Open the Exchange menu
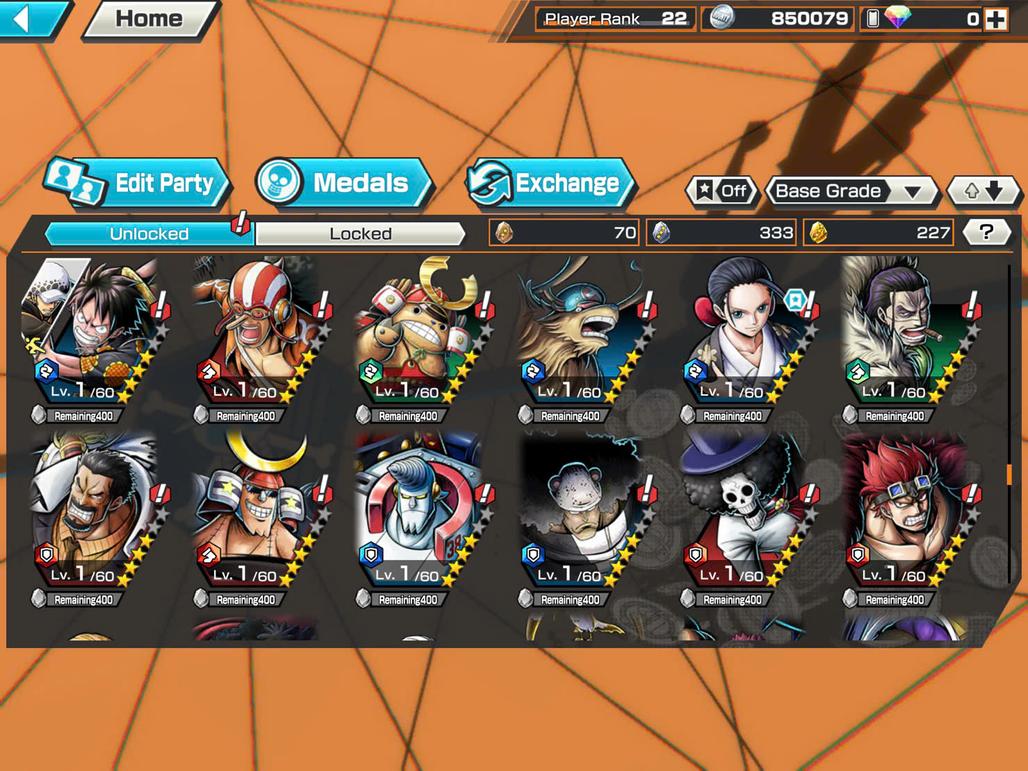This screenshot has width=1028, height=771. (x=551, y=183)
